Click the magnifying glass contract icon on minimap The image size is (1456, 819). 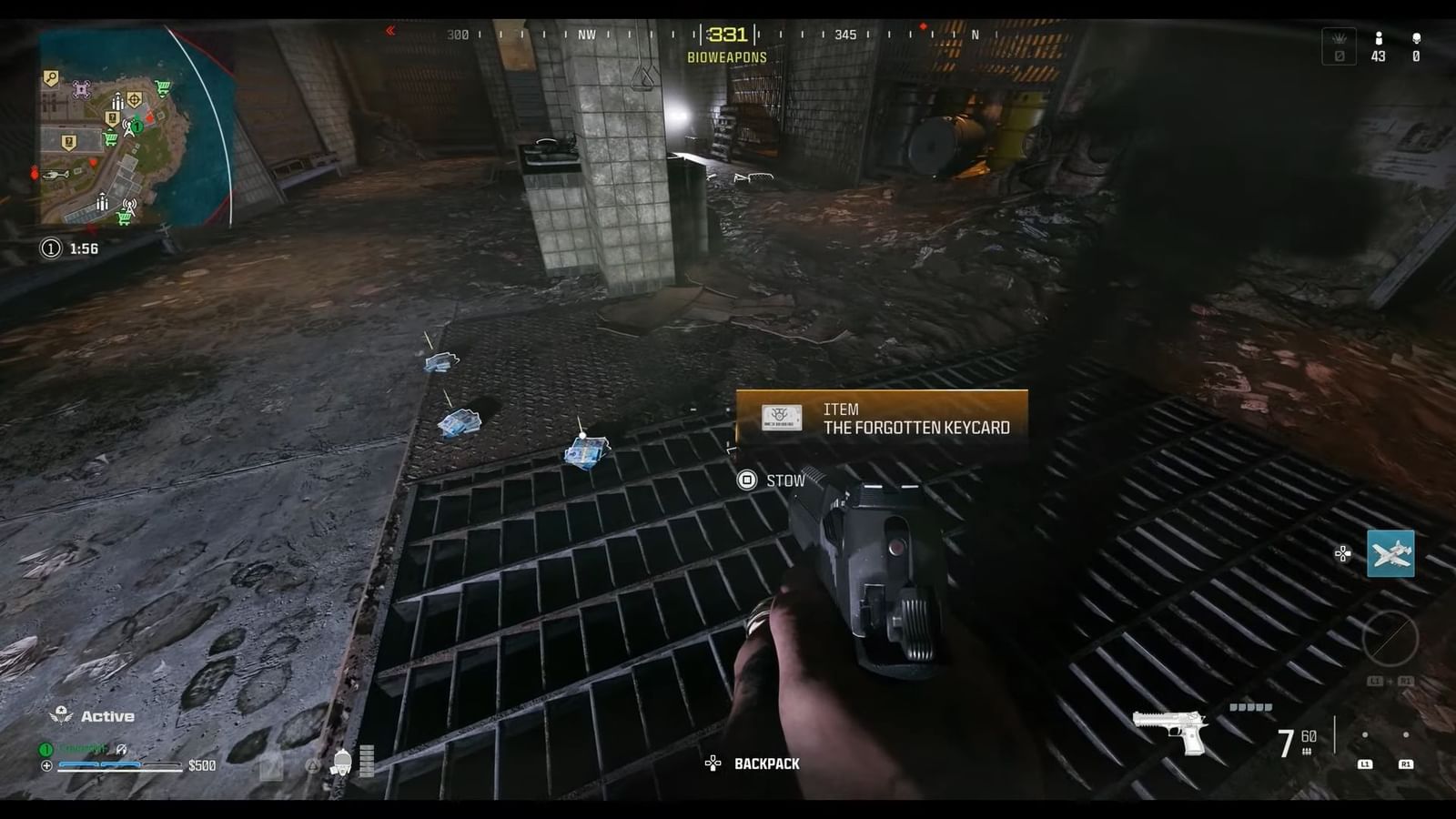coord(50,76)
